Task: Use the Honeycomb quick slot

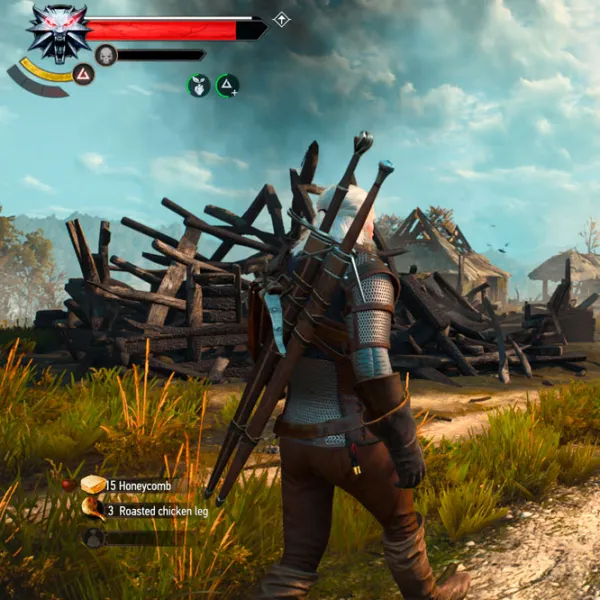Action: point(93,485)
